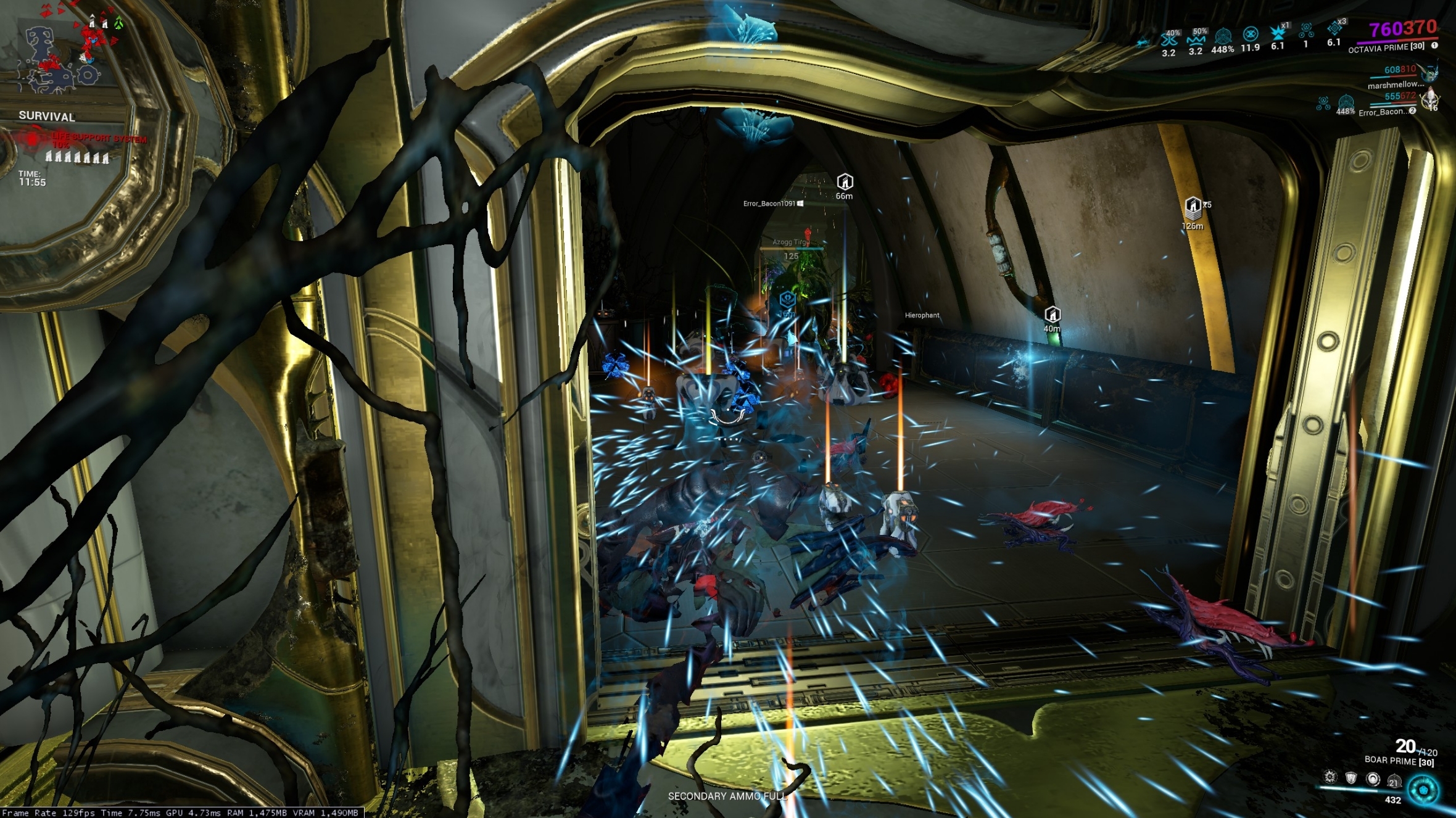Click the BOAR PRIME weapon label
Image resolution: width=1456 pixels, height=818 pixels.
(1391, 761)
